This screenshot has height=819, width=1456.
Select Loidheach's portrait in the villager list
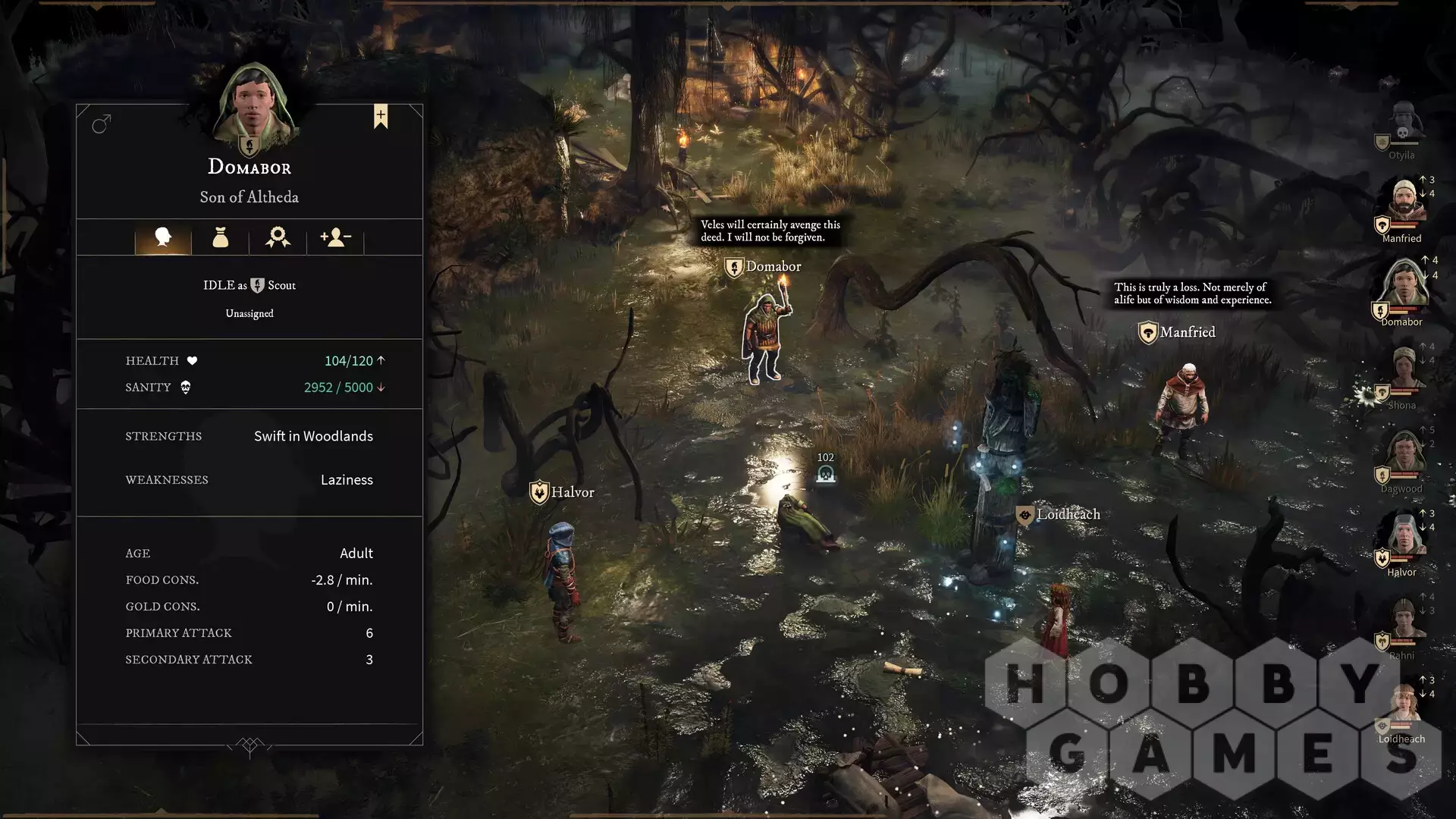point(1404,704)
